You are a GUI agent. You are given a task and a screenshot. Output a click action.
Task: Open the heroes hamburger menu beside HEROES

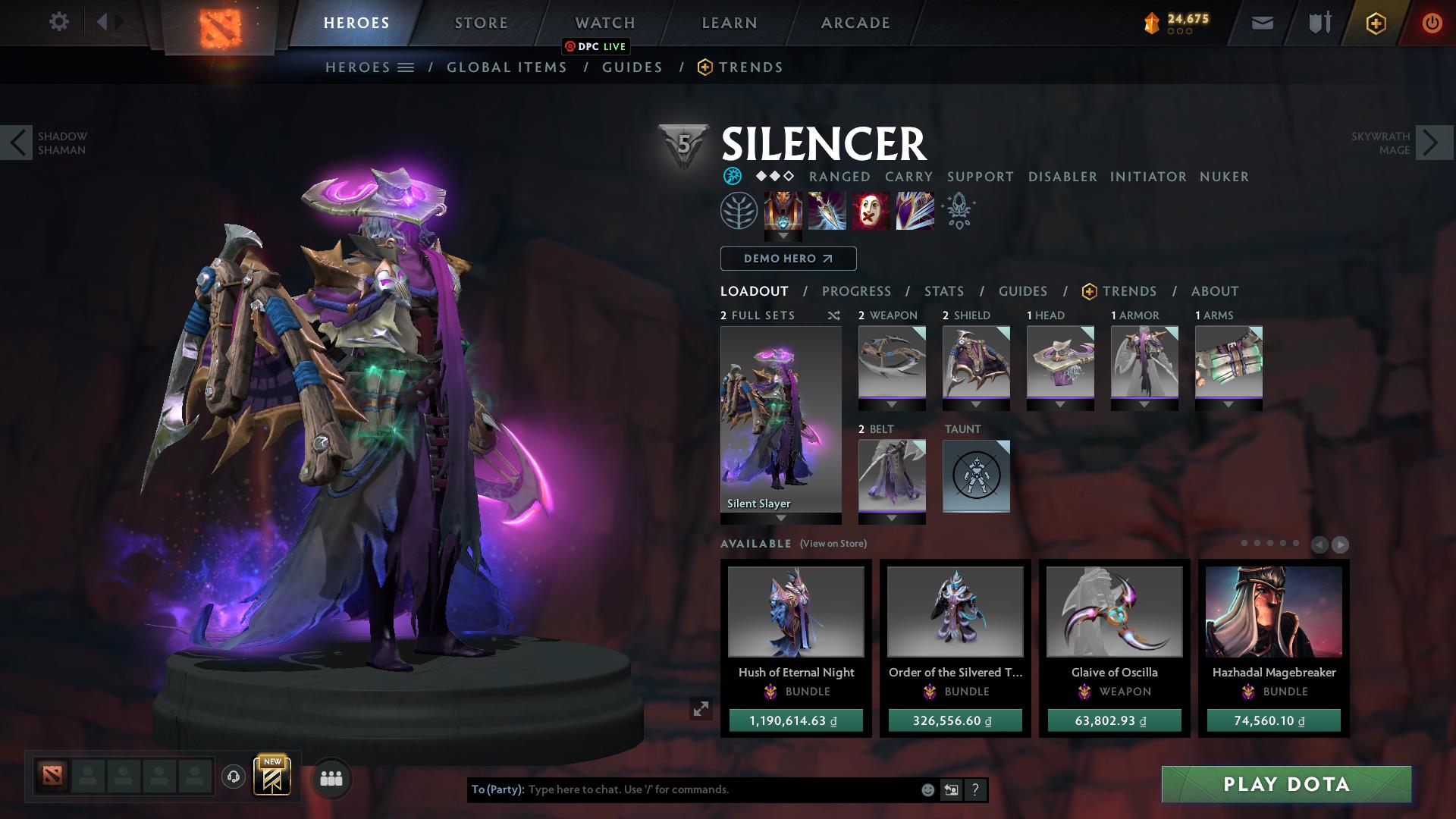click(x=406, y=67)
